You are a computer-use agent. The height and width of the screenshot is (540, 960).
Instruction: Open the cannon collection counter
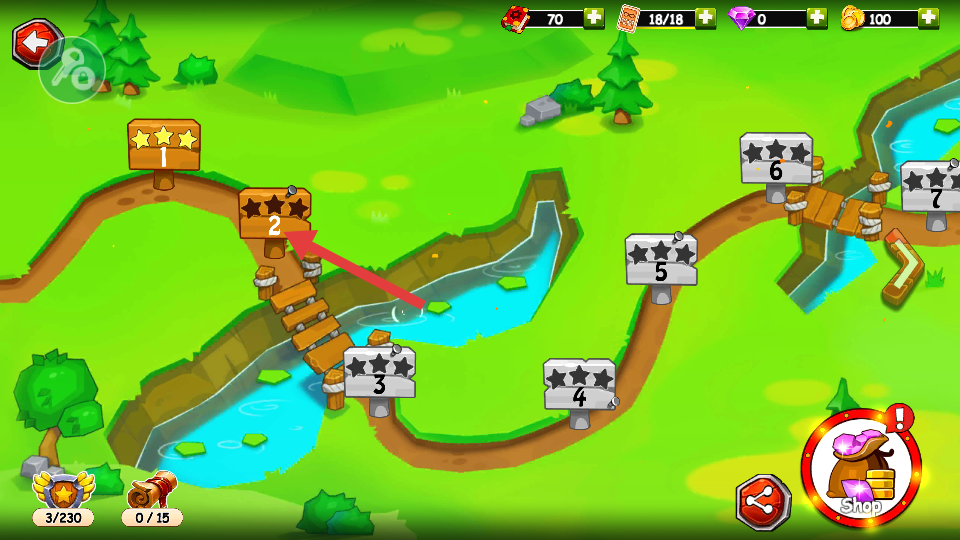tap(152, 498)
